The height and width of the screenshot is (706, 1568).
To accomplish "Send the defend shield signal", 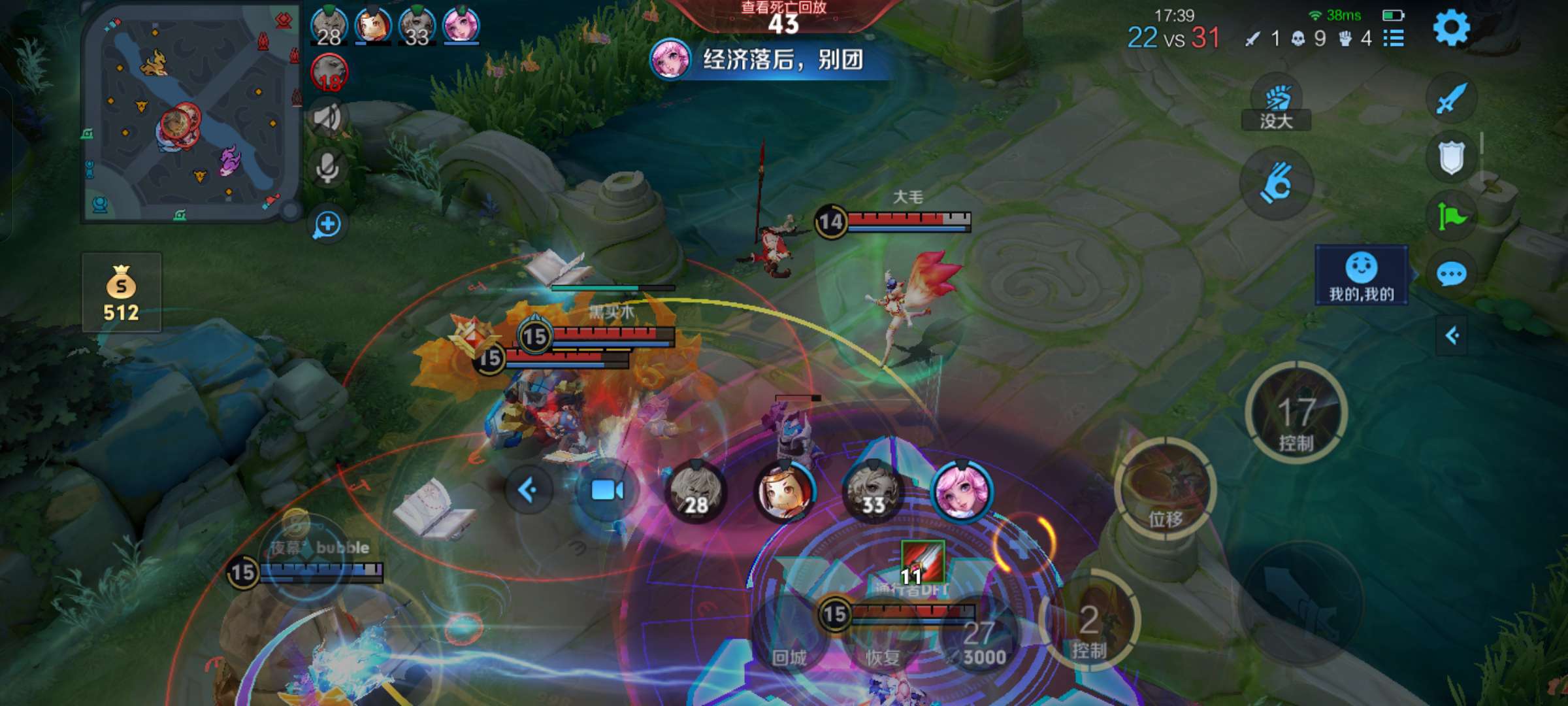I will (x=1451, y=158).
